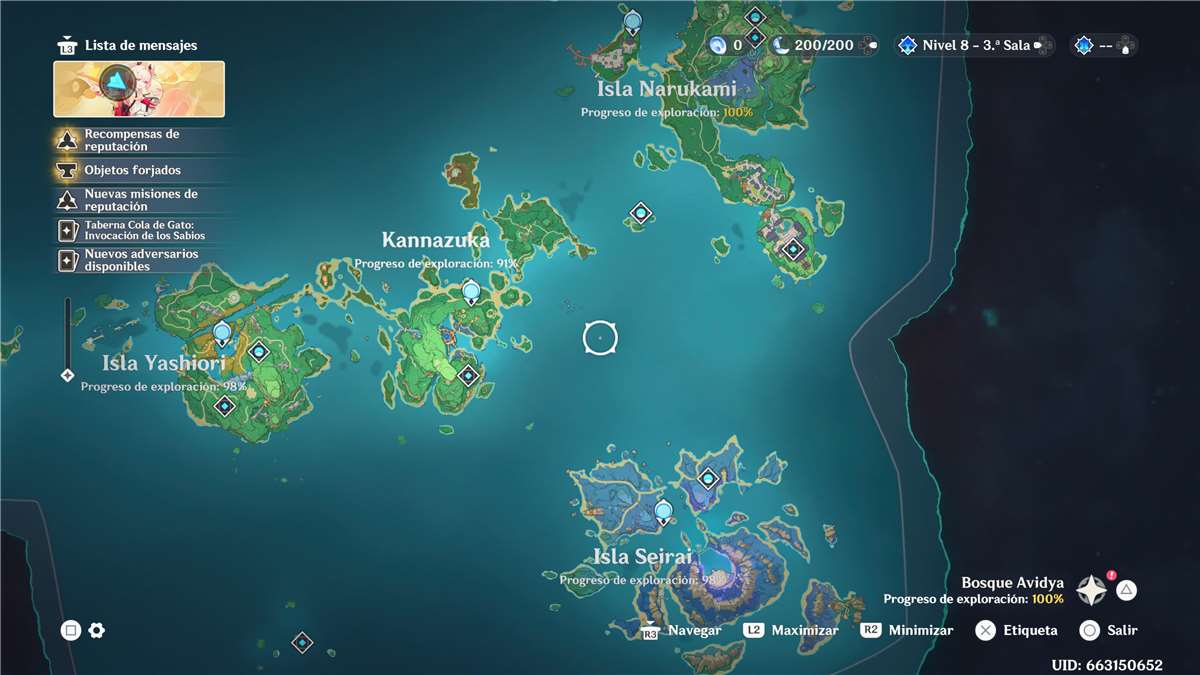Image resolution: width=1200 pixels, height=675 pixels.
Task: Click the event banner thumbnail under Lista de mensajes
Action: pos(139,89)
